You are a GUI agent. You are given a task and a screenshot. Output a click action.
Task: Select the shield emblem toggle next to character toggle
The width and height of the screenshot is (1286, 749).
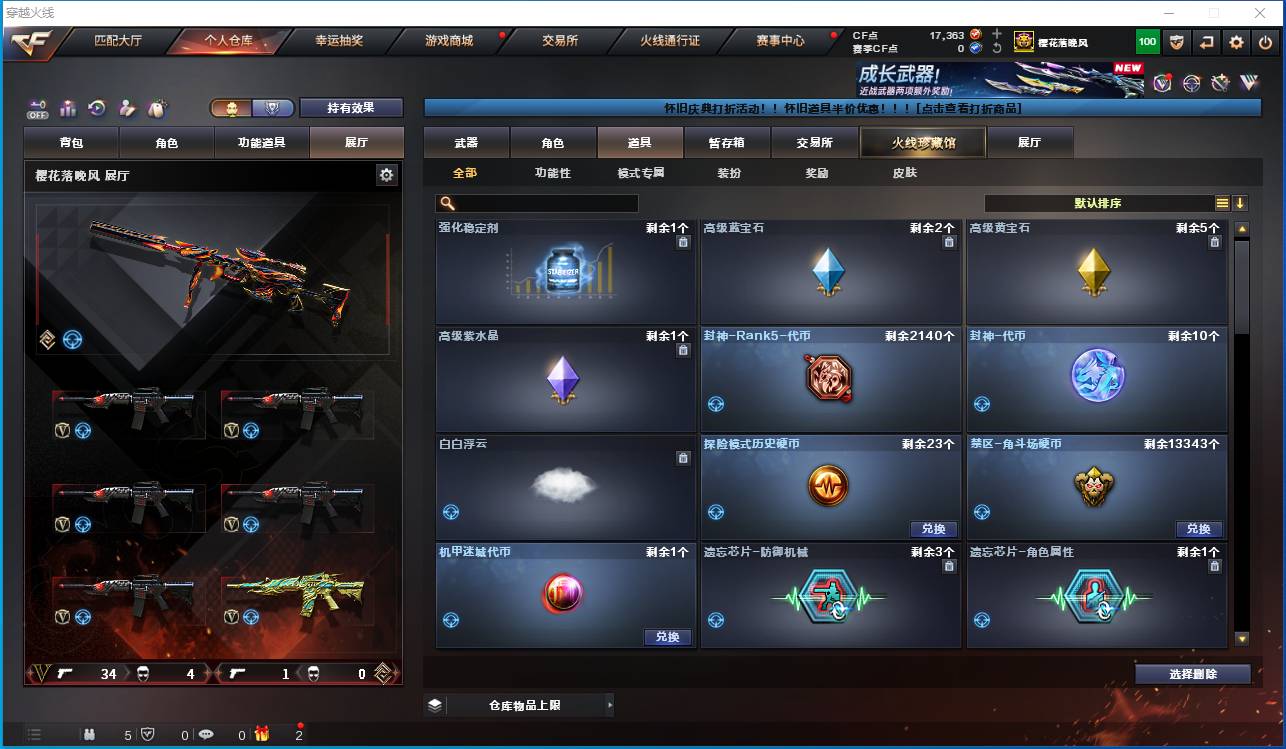273,109
